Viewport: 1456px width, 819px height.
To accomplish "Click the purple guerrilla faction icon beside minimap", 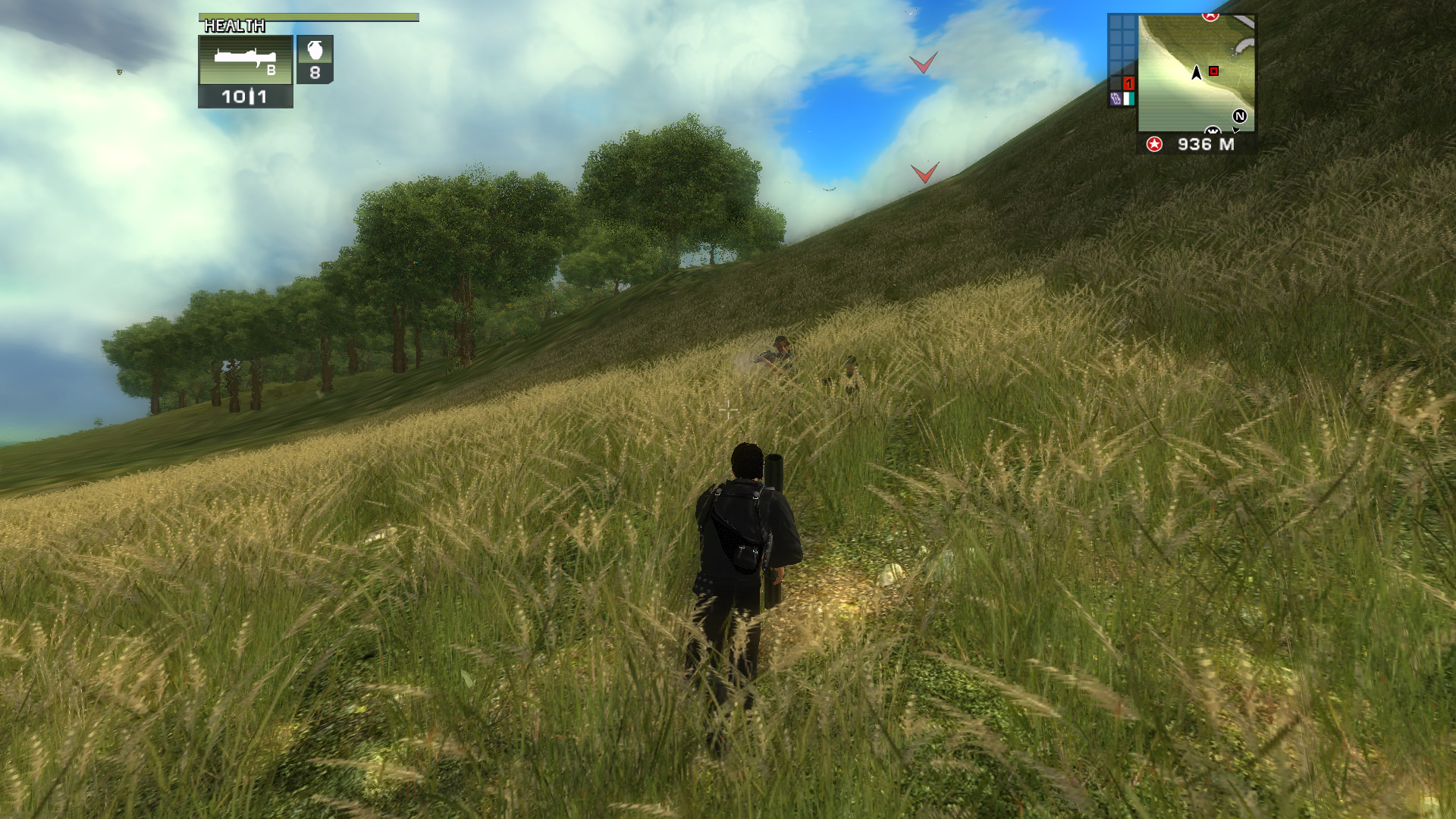I will 1116,98.
